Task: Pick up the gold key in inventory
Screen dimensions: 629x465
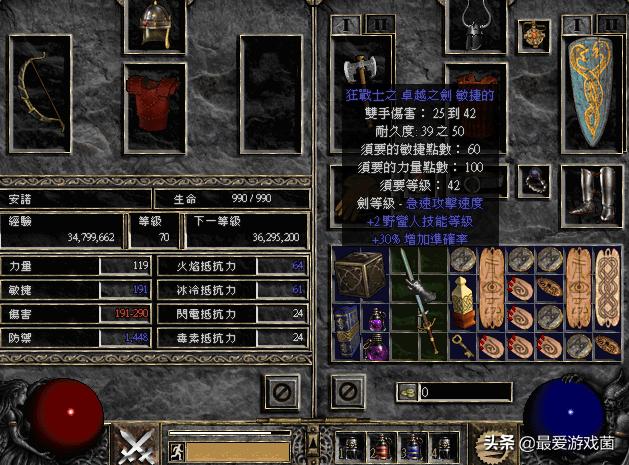Action: click(x=463, y=345)
